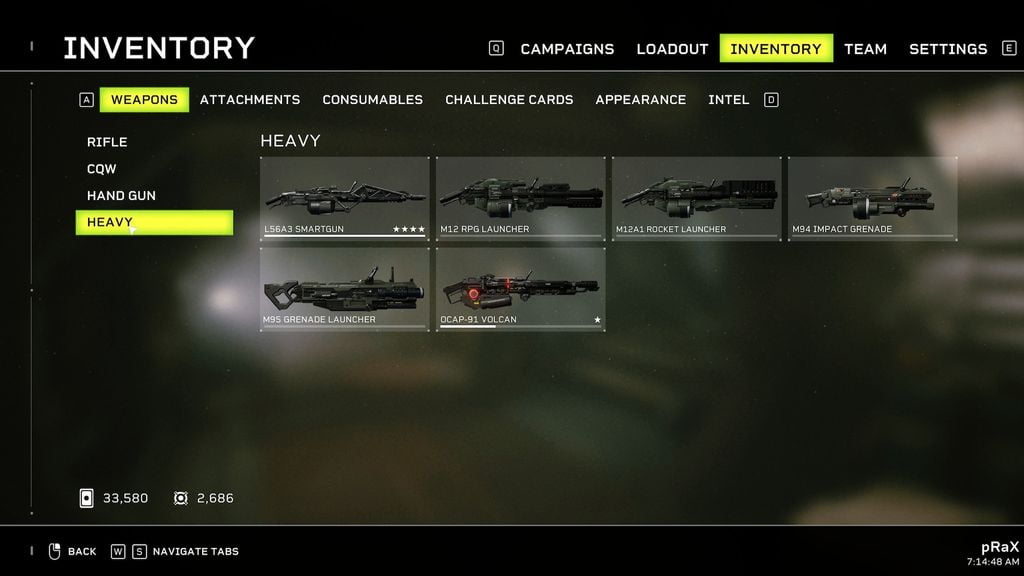
Task: Switch to the Loadout tab
Action: click(x=672, y=49)
